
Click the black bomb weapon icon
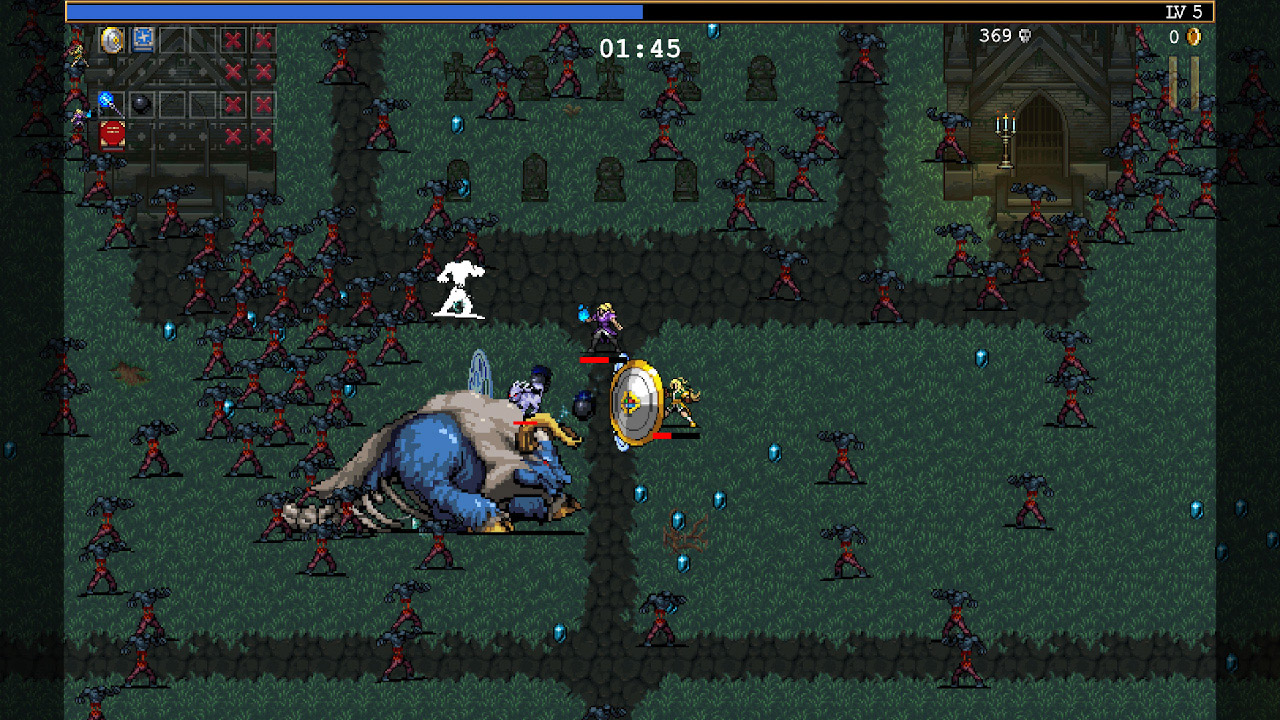[x=141, y=103]
